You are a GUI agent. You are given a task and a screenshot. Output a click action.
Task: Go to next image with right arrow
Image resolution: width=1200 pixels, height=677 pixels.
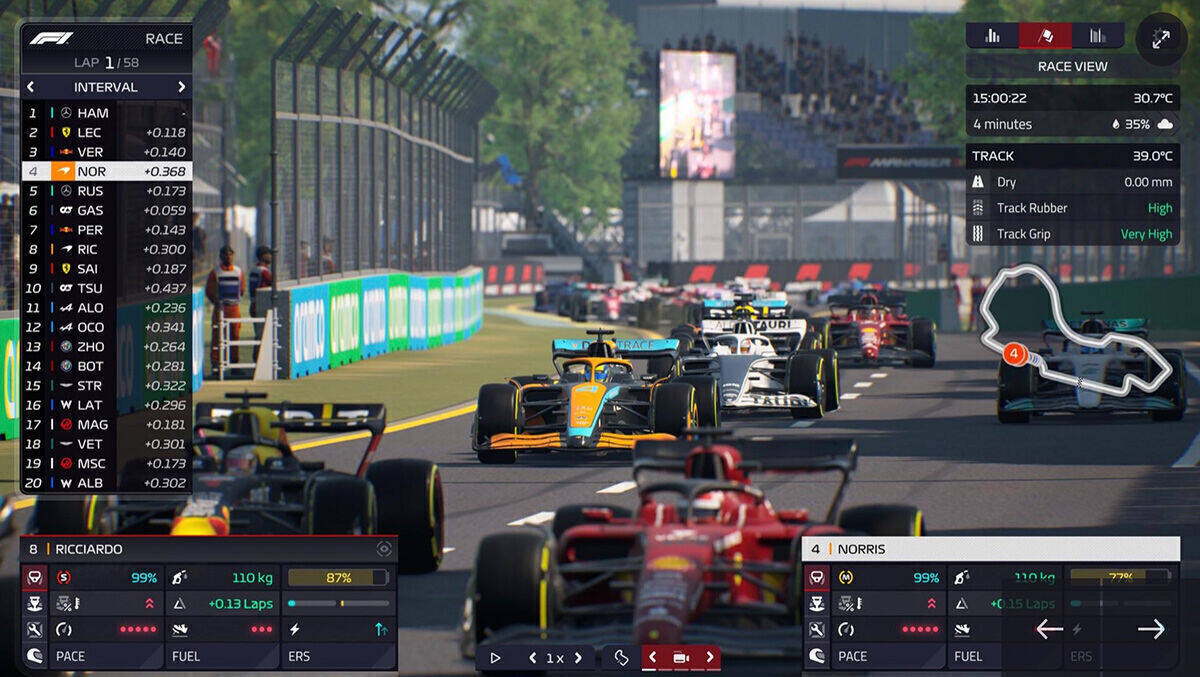coord(1151,629)
